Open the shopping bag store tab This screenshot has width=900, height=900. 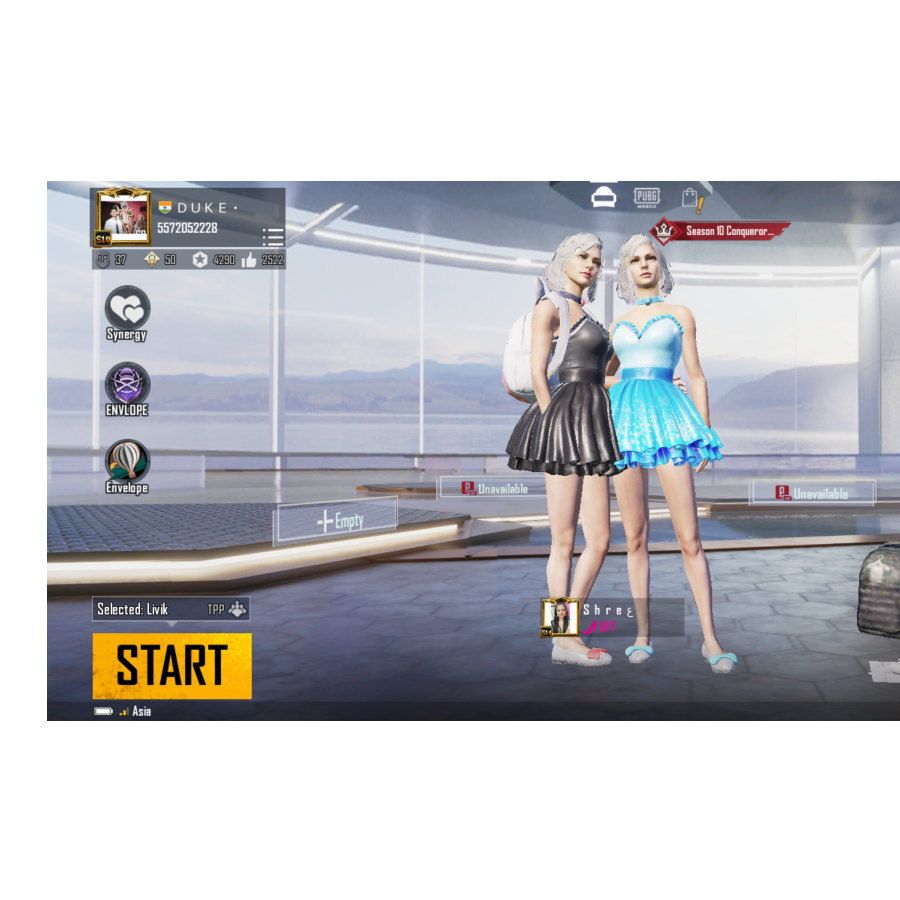pos(691,199)
